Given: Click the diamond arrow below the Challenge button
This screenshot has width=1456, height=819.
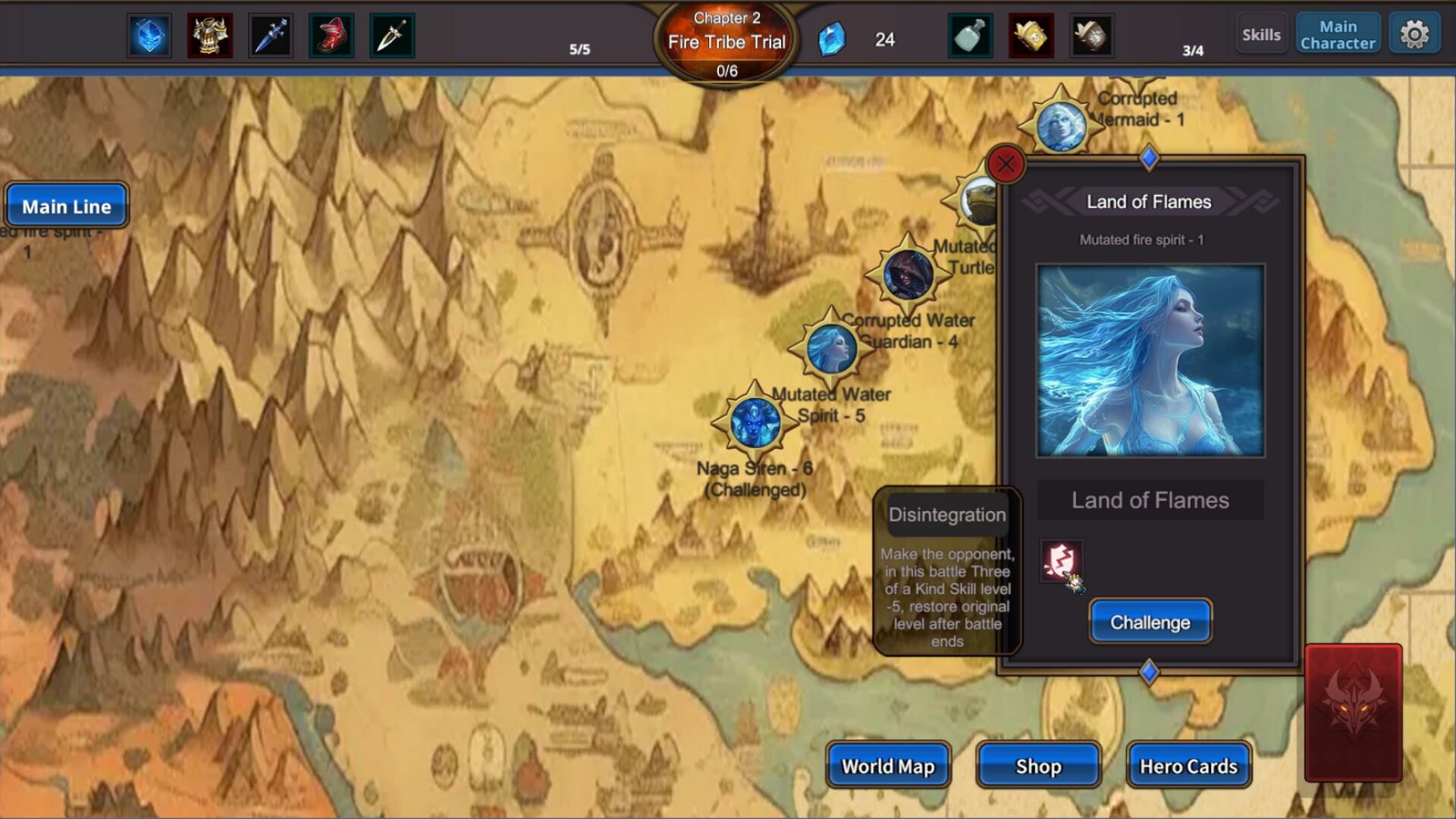Looking at the screenshot, I should point(1149,670).
